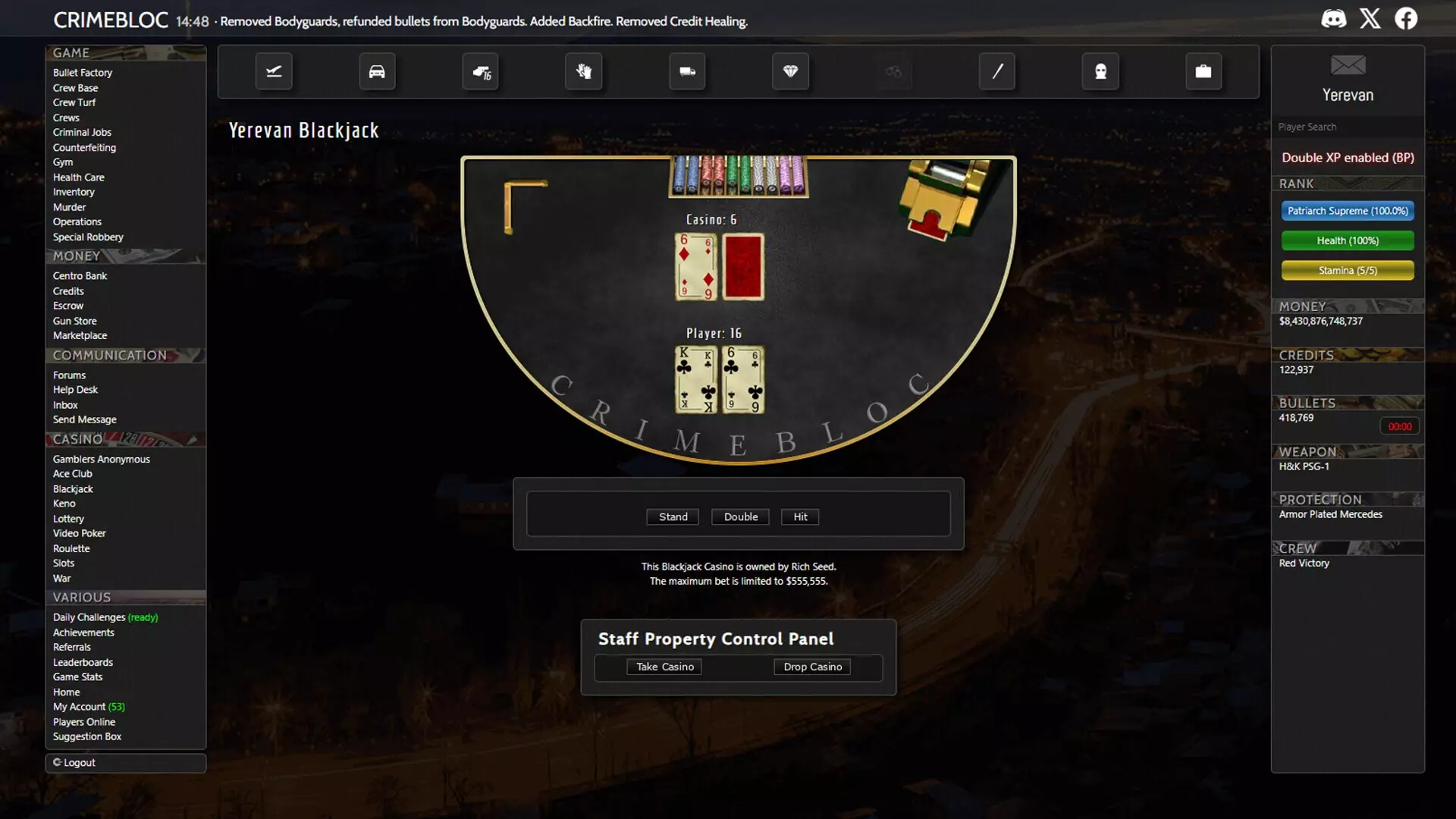Viewport: 1456px width, 819px height.
Task: Click the Drop Casino staff button
Action: [x=812, y=667]
